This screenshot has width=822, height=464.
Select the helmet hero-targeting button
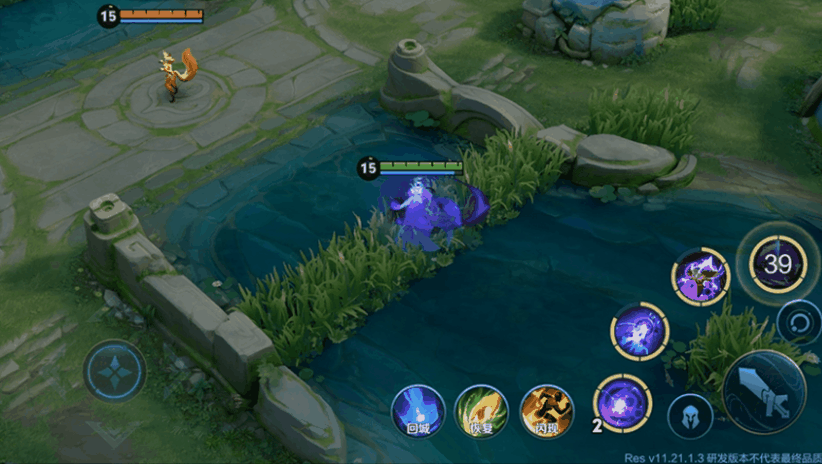click(690, 417)
